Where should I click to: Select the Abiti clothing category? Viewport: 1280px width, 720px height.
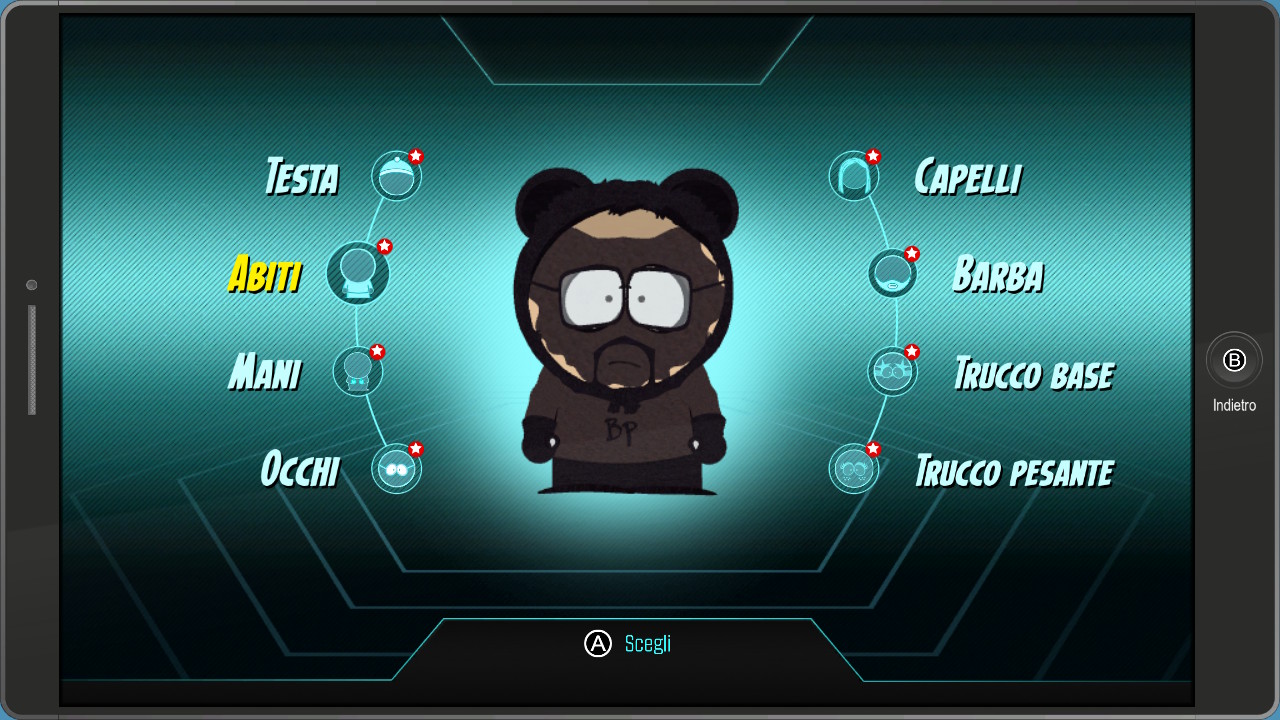pyautogui.click(x=357, y=273)
